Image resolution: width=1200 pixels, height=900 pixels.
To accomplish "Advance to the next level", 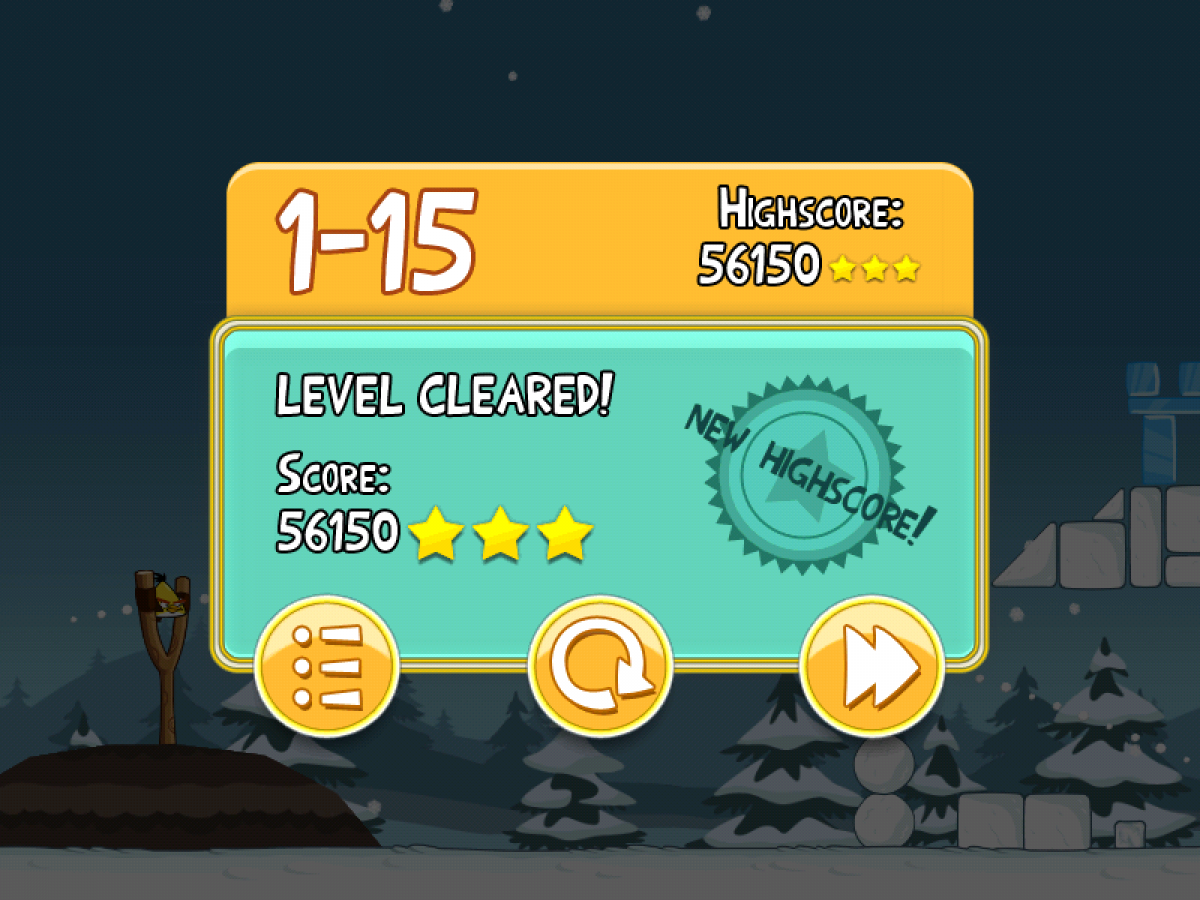I will (x=872, y=666).
